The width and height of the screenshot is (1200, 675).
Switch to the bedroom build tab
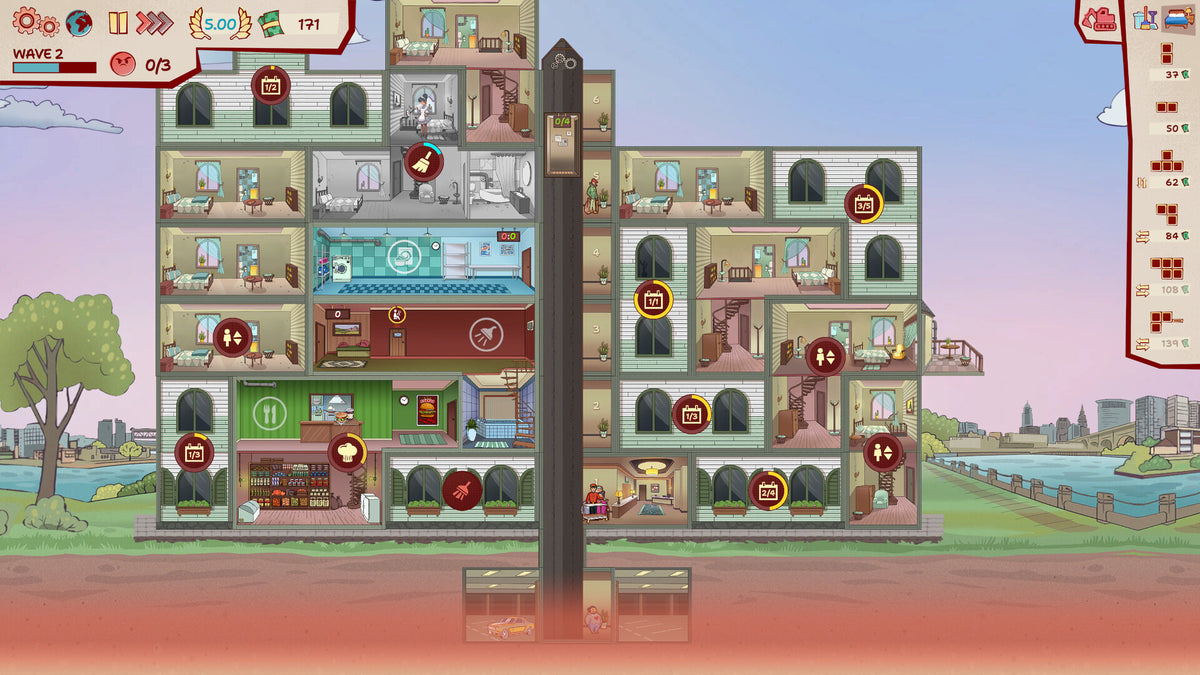(x=1178, y=17)
